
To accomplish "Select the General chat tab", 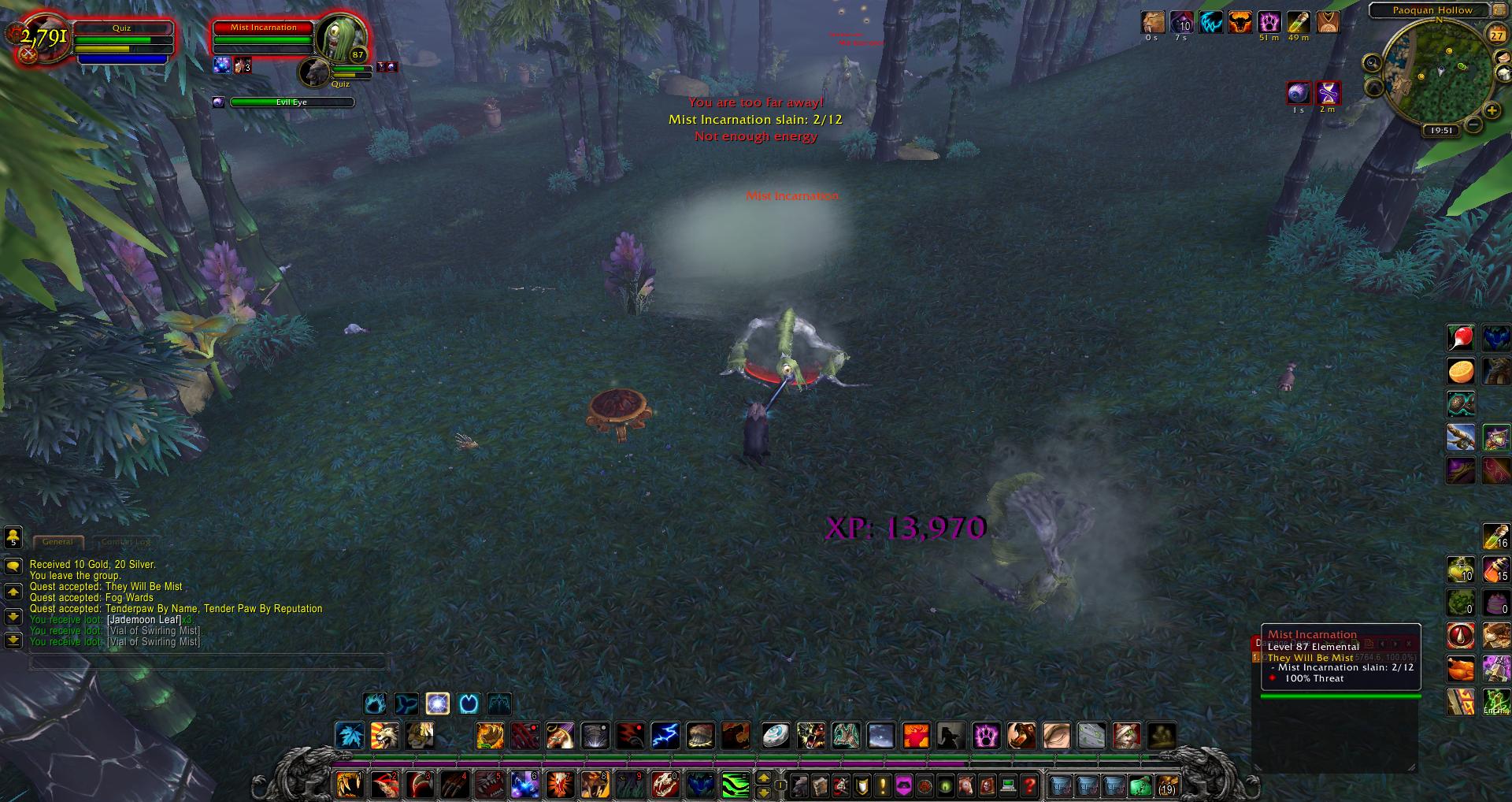I will 58,542.
